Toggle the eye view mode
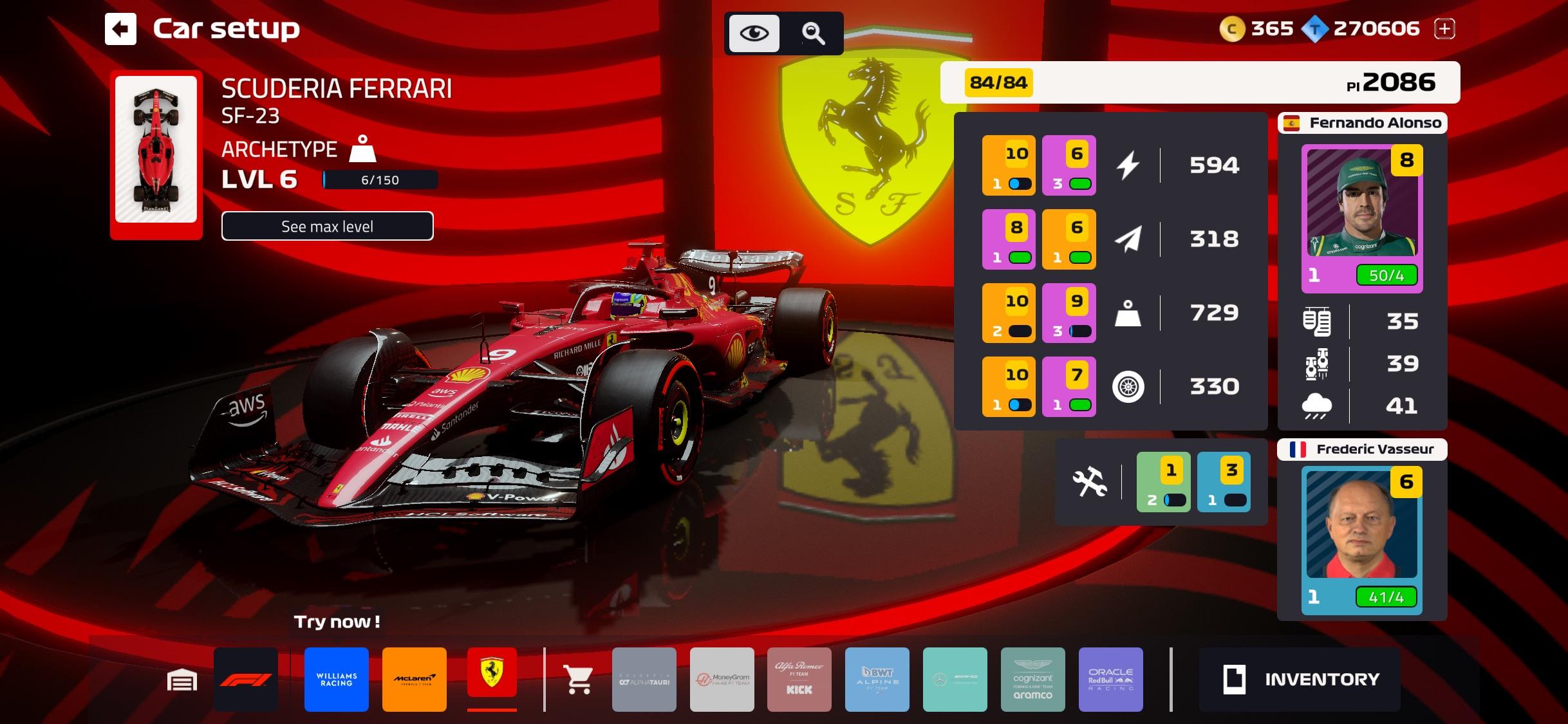The image size is (1568, 724). 754,33
